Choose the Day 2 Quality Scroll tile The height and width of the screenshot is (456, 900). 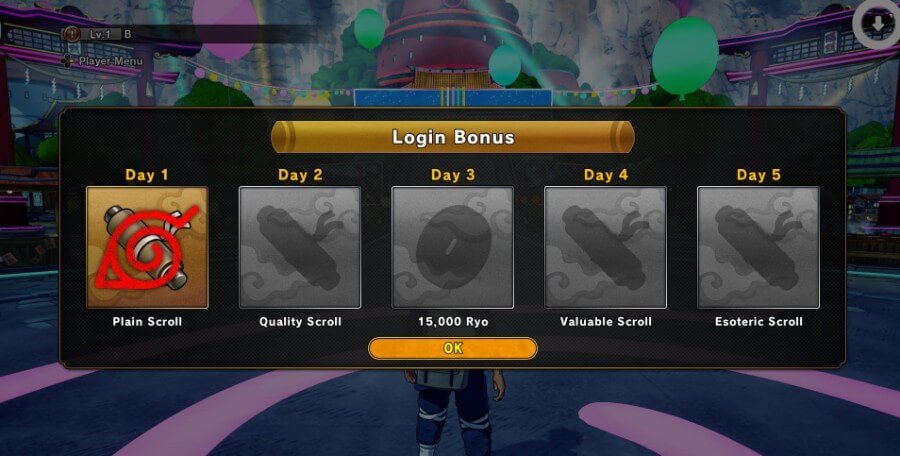(x=300, y=247)
